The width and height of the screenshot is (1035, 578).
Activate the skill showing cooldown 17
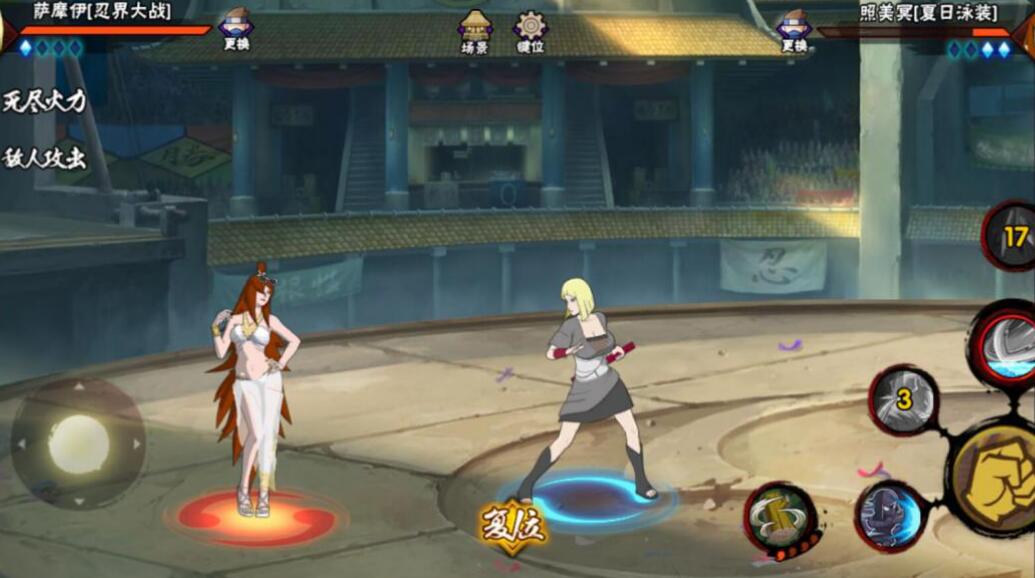point(1013,237)
